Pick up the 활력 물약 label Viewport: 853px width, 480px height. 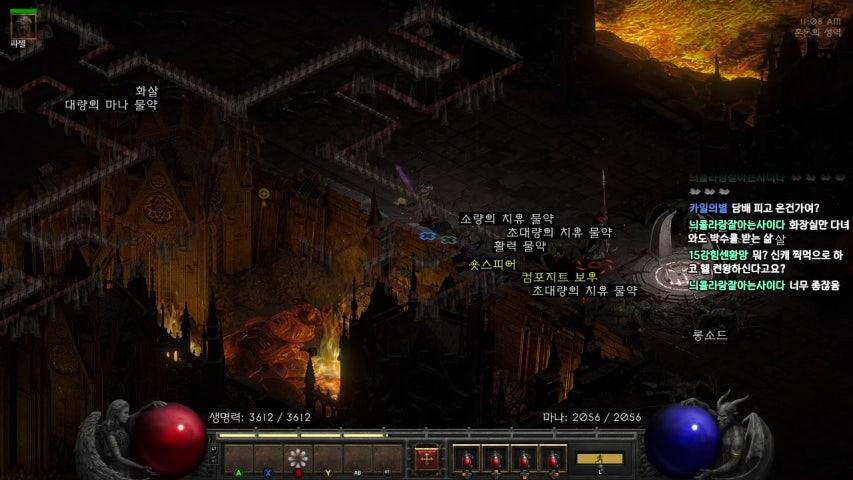[x=520, y=245]
